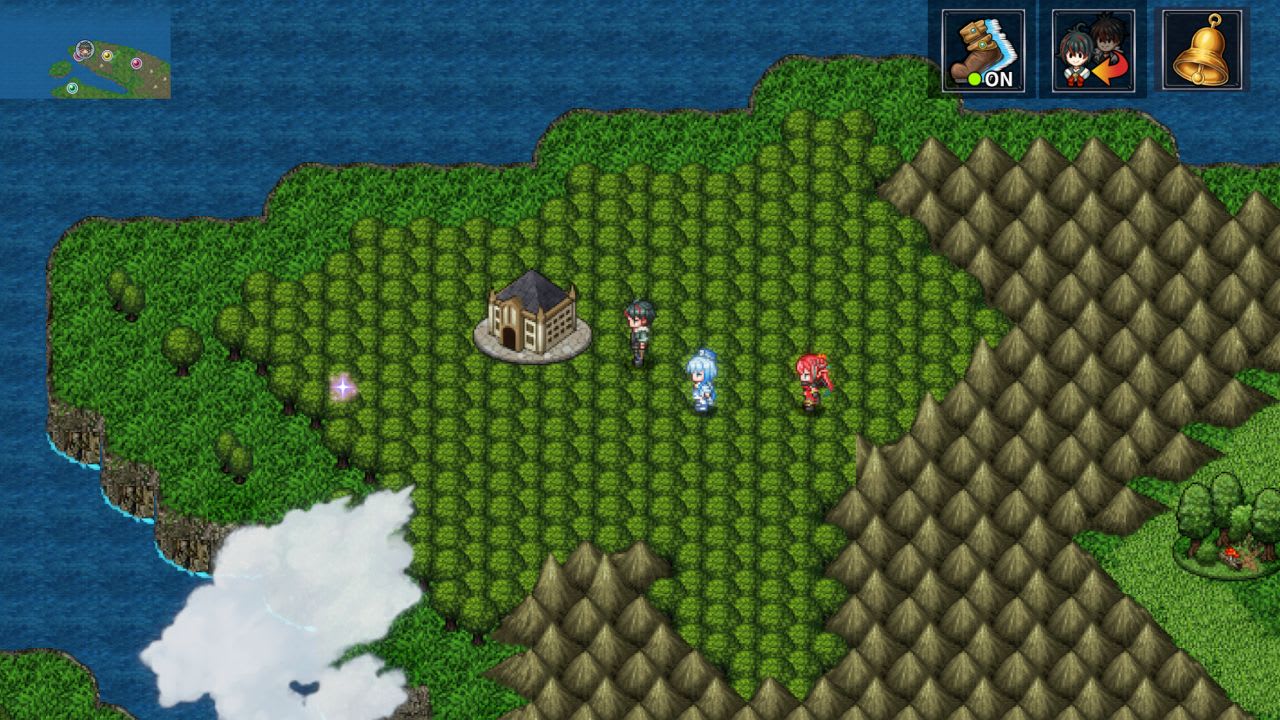This screenshot has width=1280, height=720.
Task: Click the purple orb beside player marker
Action: [x=78, y=56]
